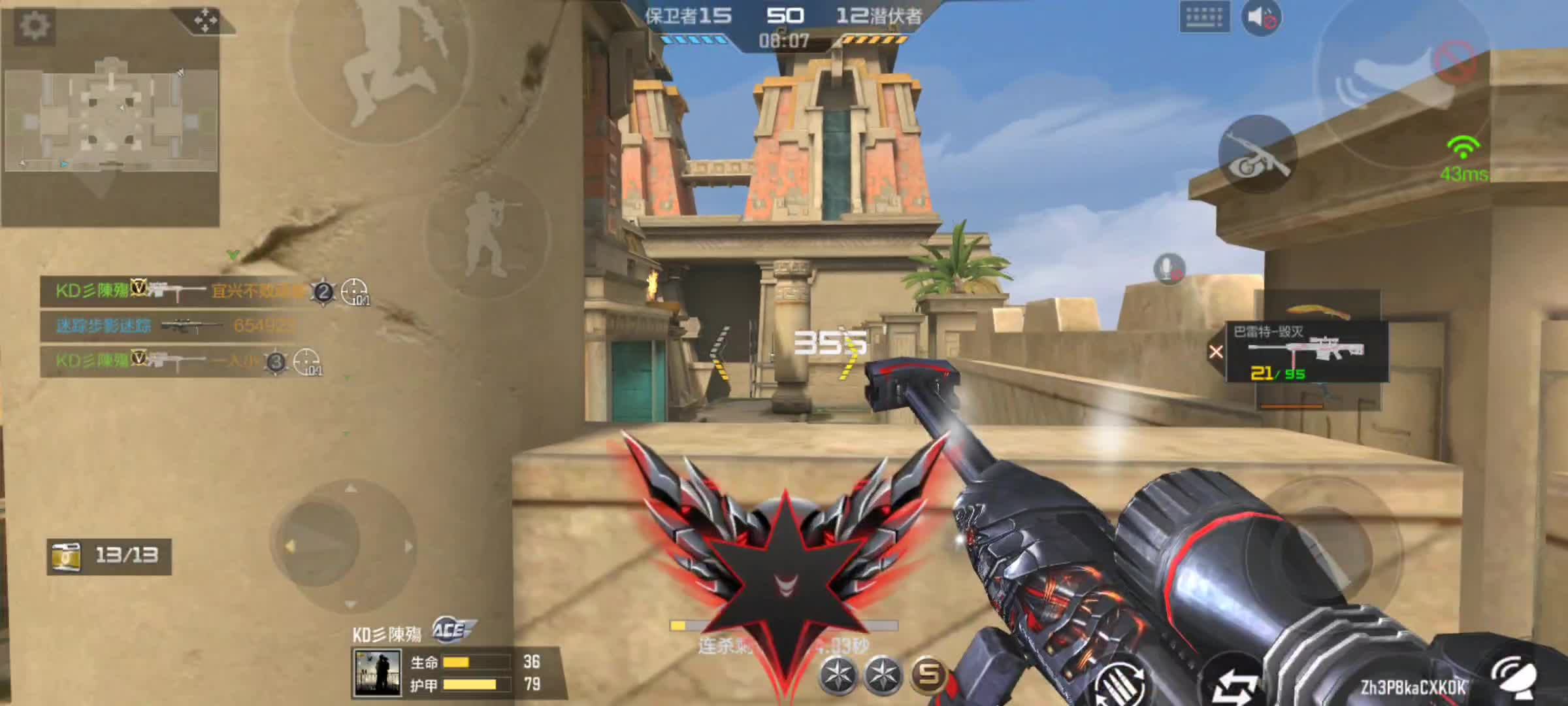Tap the four-arrow layout adjust icon
1568x706 pixels.
coord(205,20)
